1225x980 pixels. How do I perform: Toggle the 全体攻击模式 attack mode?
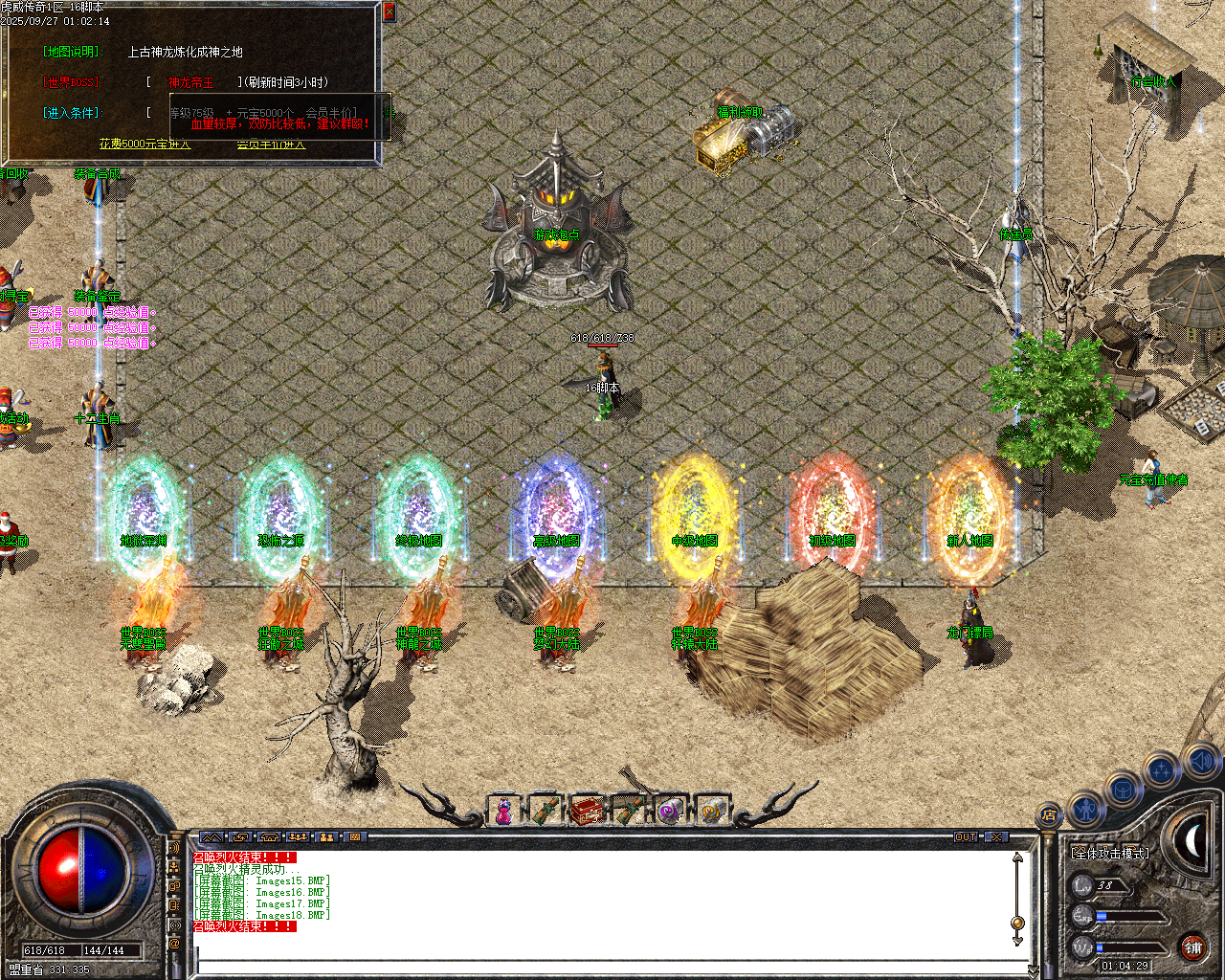1110,853
